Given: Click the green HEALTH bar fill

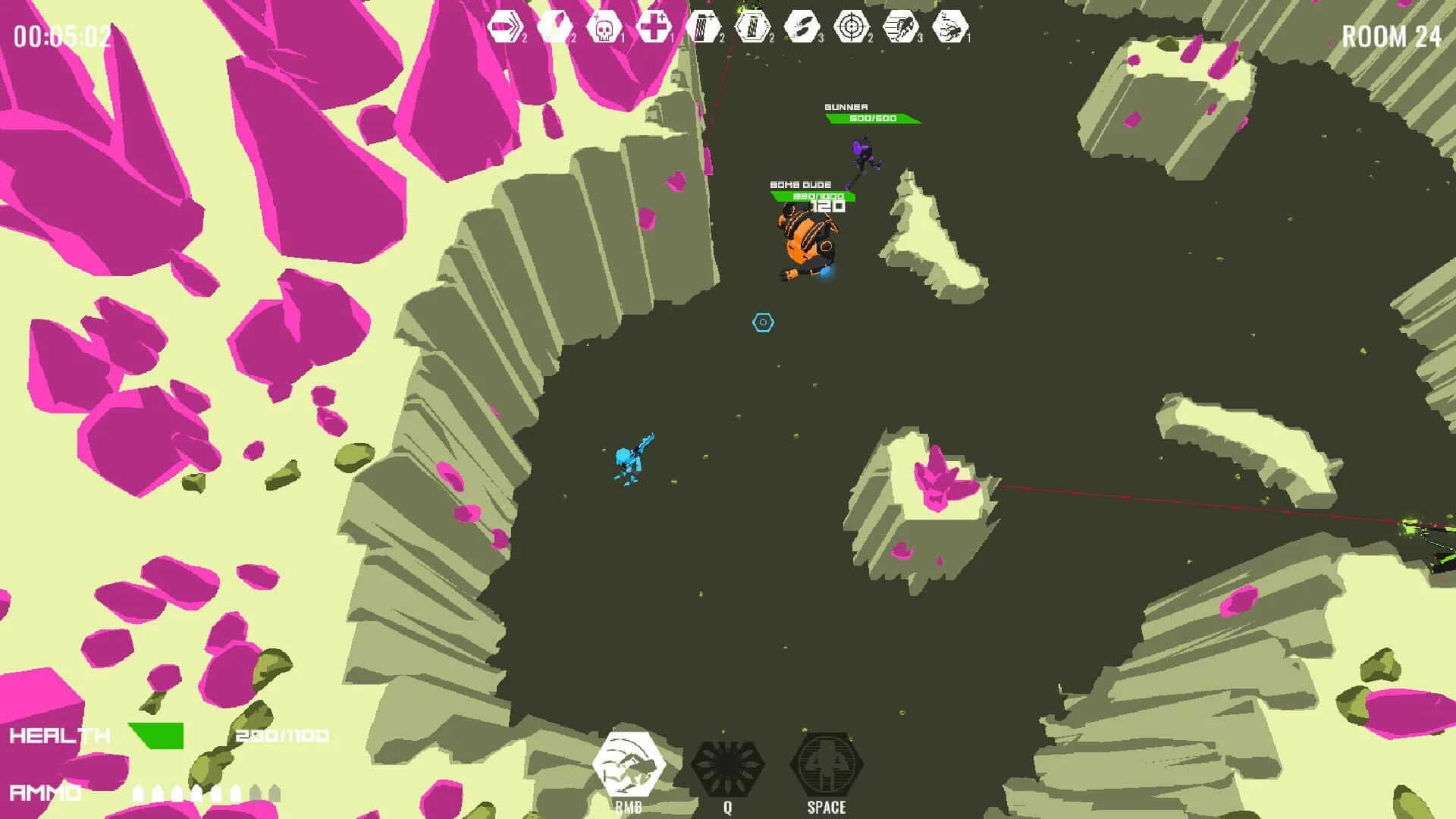Looking at the screenshot, I should click(x=155, y=734).
